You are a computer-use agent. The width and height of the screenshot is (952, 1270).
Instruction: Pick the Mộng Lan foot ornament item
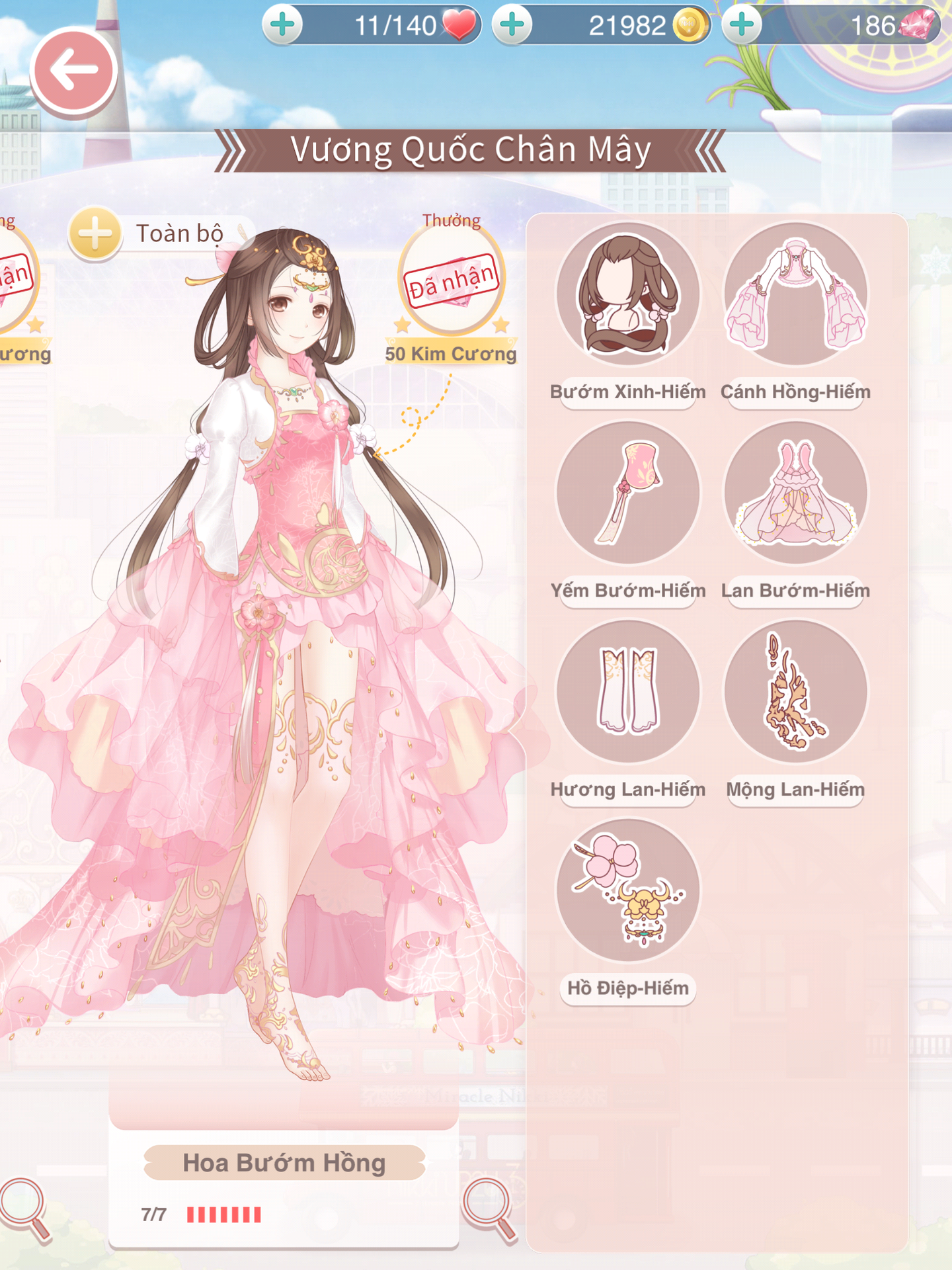[795, 691]
